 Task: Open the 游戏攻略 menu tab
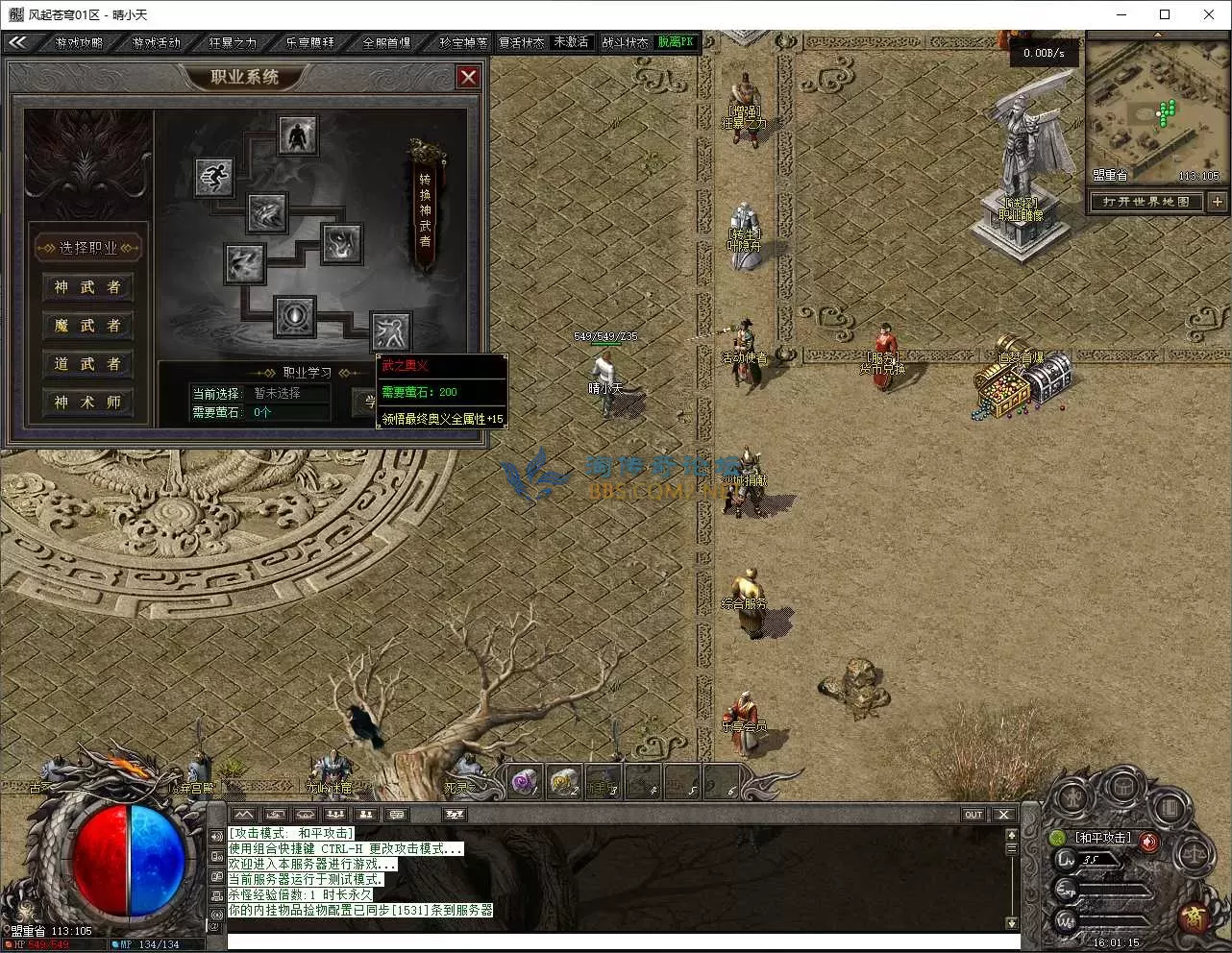click(80, 42)
